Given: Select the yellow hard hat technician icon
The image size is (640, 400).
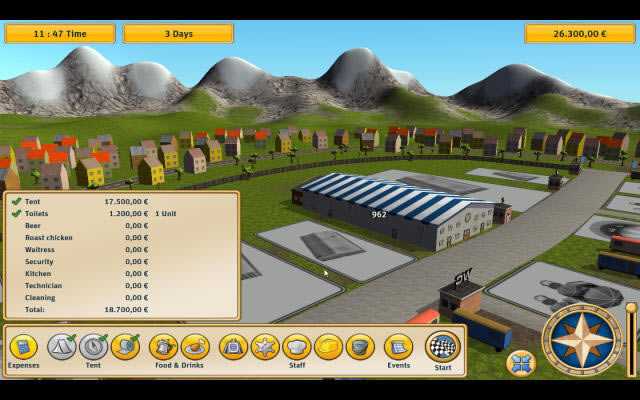Looking at the screenshot, I should tap(328, 347).
